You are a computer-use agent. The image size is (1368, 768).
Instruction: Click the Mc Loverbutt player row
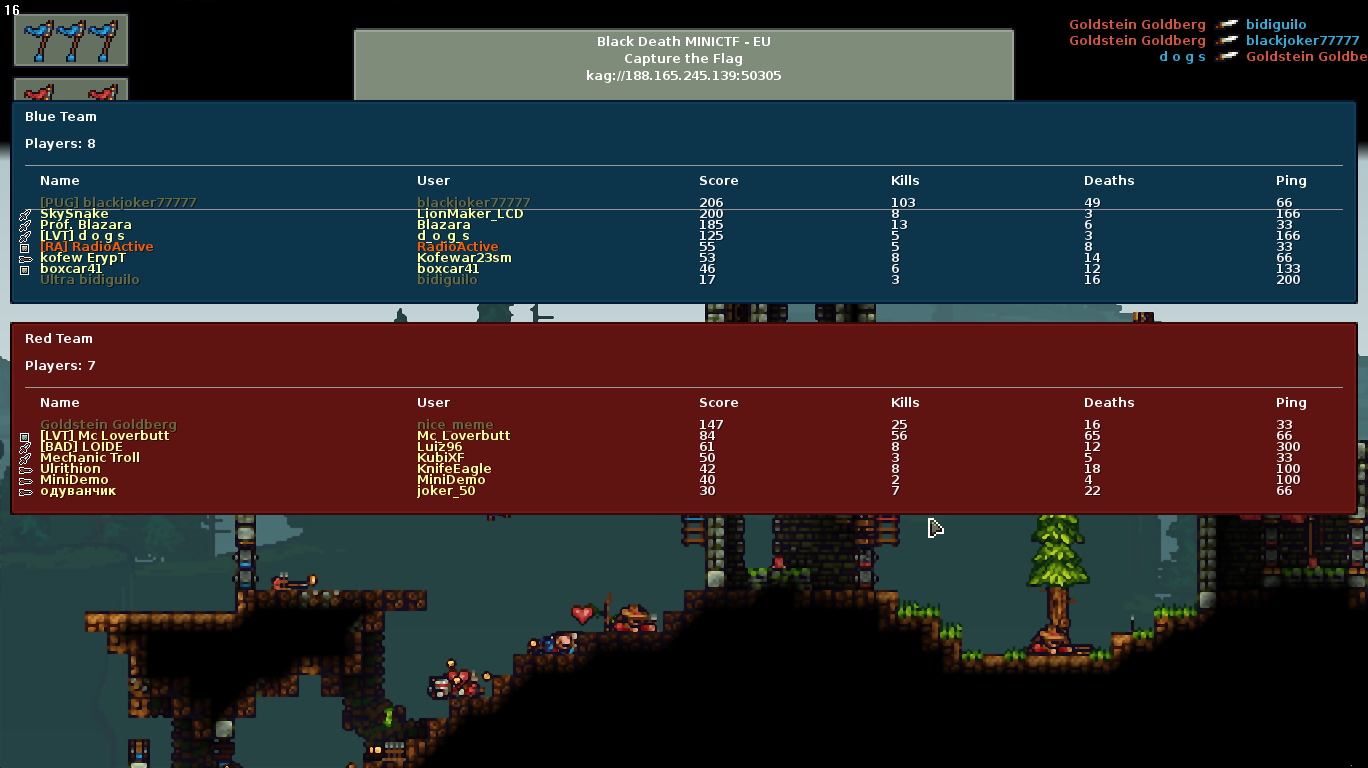(105, 436)
